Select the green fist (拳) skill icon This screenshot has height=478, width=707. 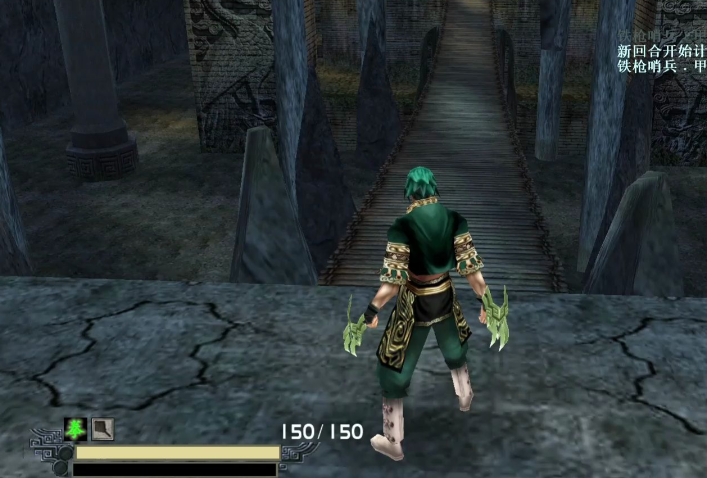tap(75, 429)
